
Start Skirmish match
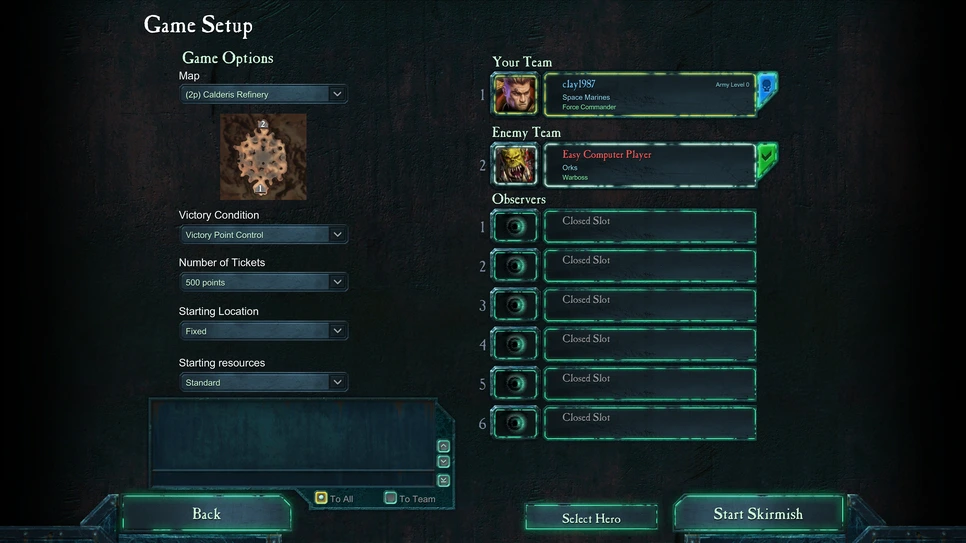click(758, 514)
